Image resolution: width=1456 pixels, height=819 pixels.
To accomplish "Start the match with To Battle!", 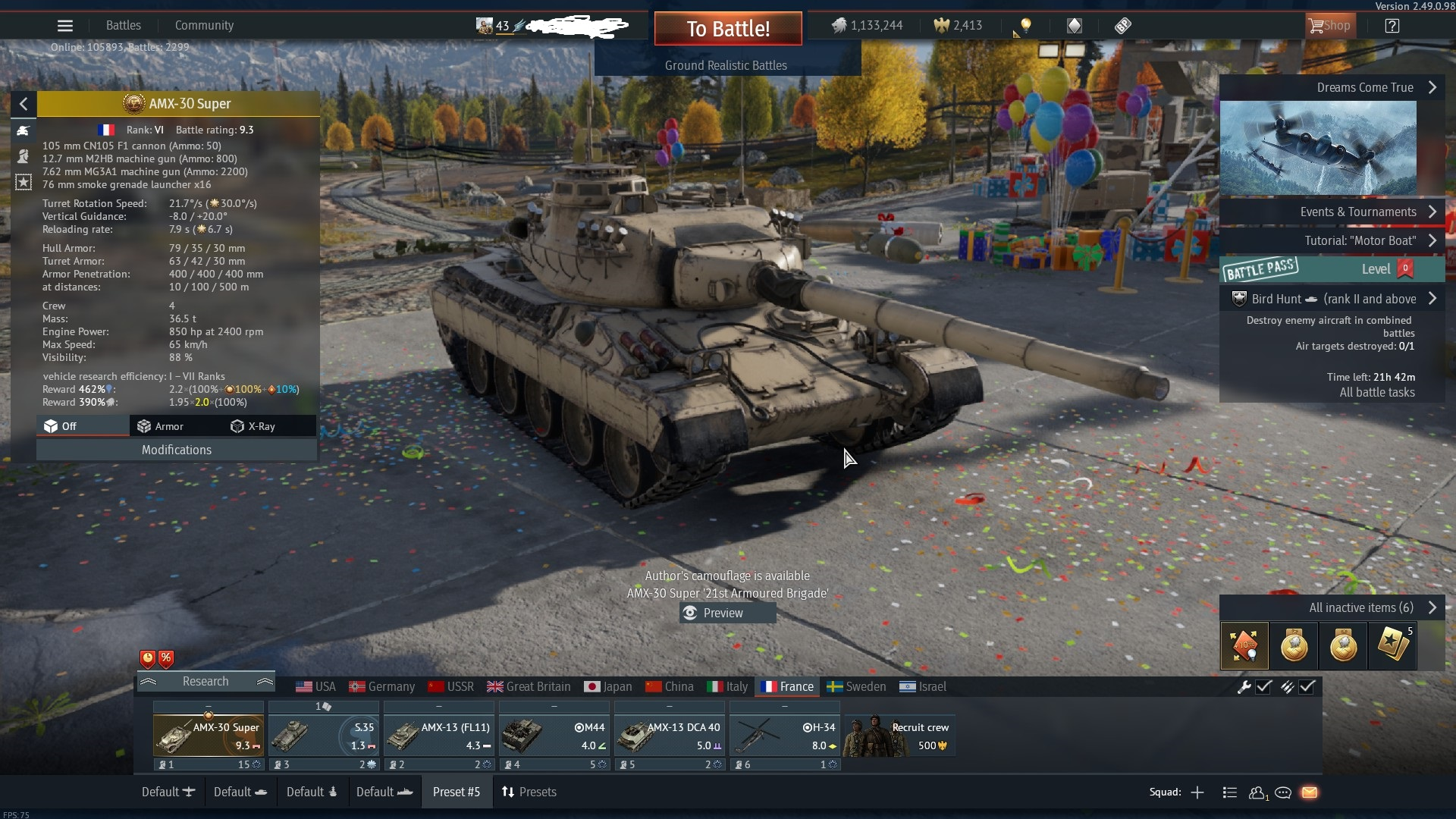I will point(728,29).
